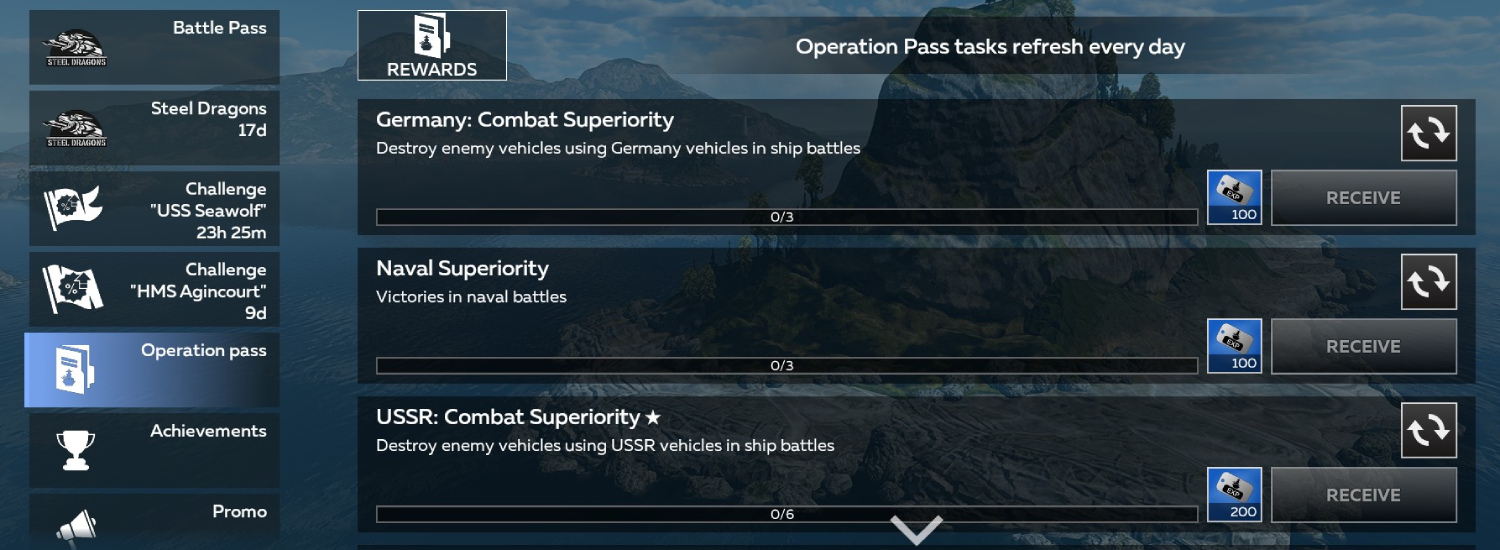1500x550 pixels.
Task: Swap out the USSR: Combat Superiority task
Action: point(1429,430)
